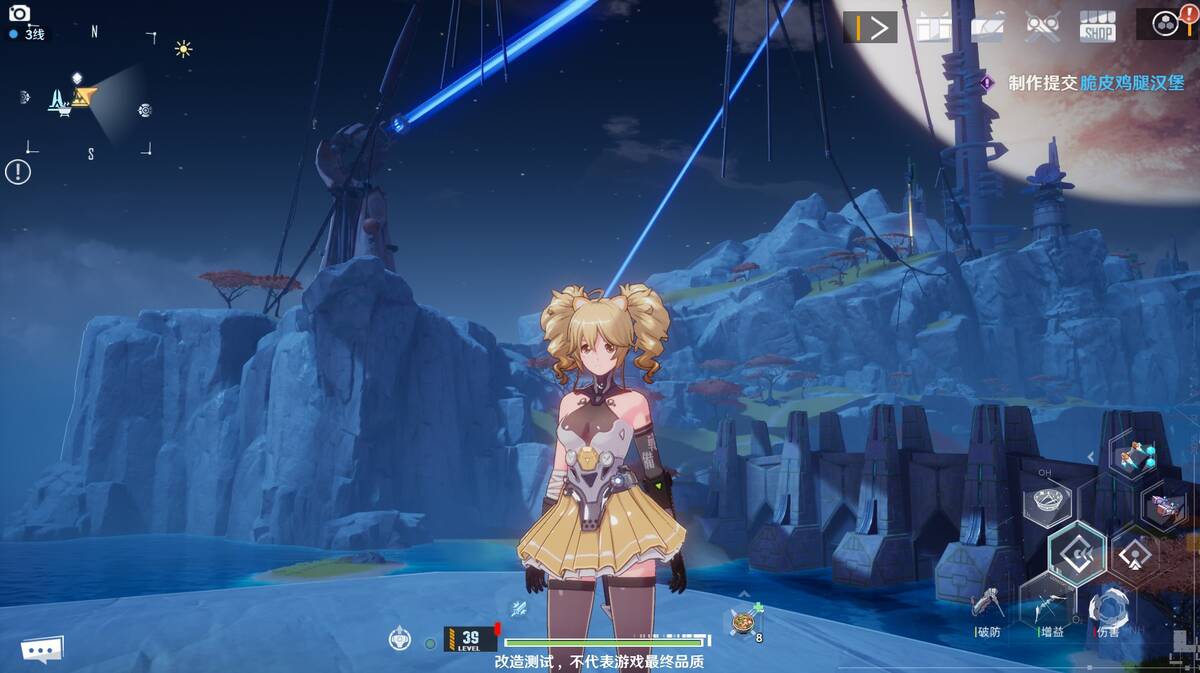Viewport: 1200px width, 673px height.
Task: Activate the diamond jump skill
Action: tap(1134, 552)
